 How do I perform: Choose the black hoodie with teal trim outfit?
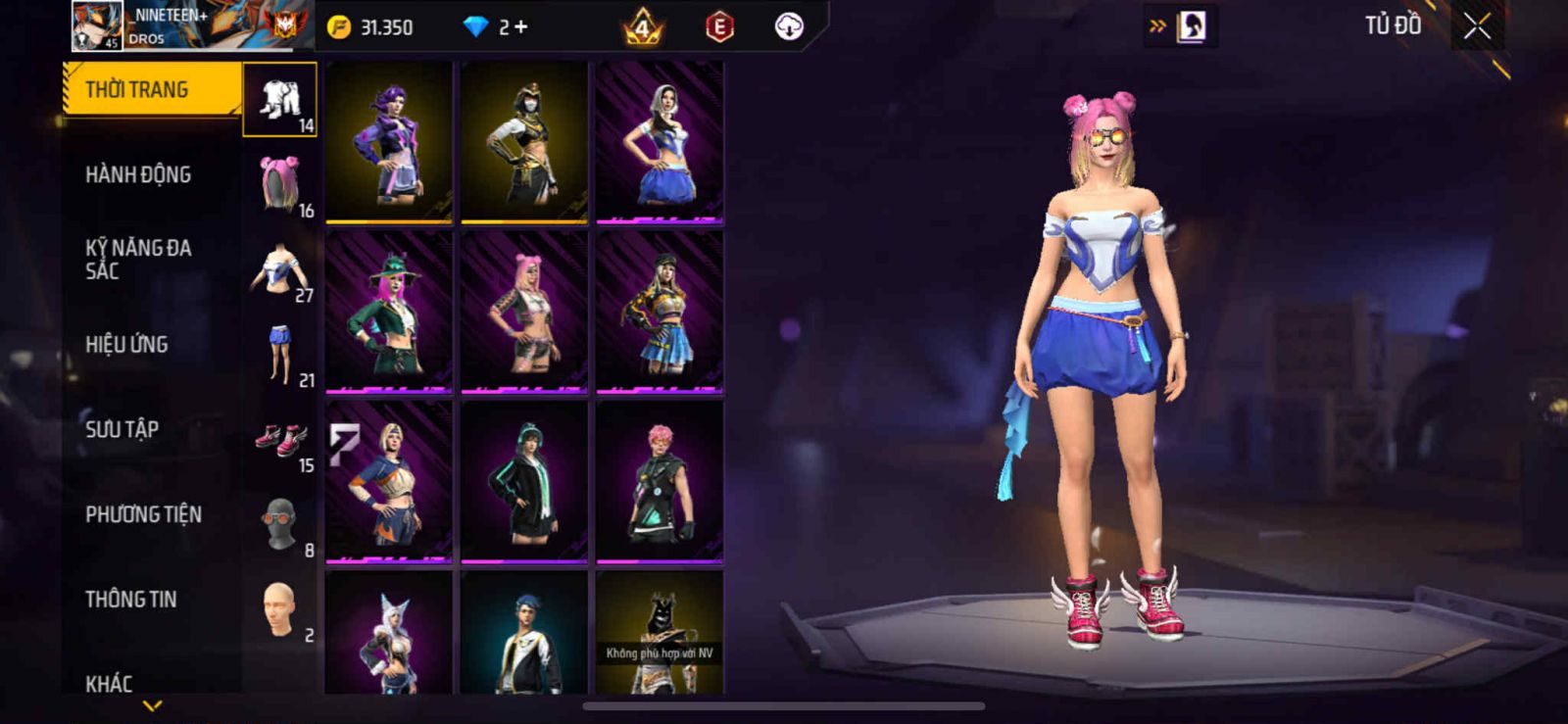[524, 482]
